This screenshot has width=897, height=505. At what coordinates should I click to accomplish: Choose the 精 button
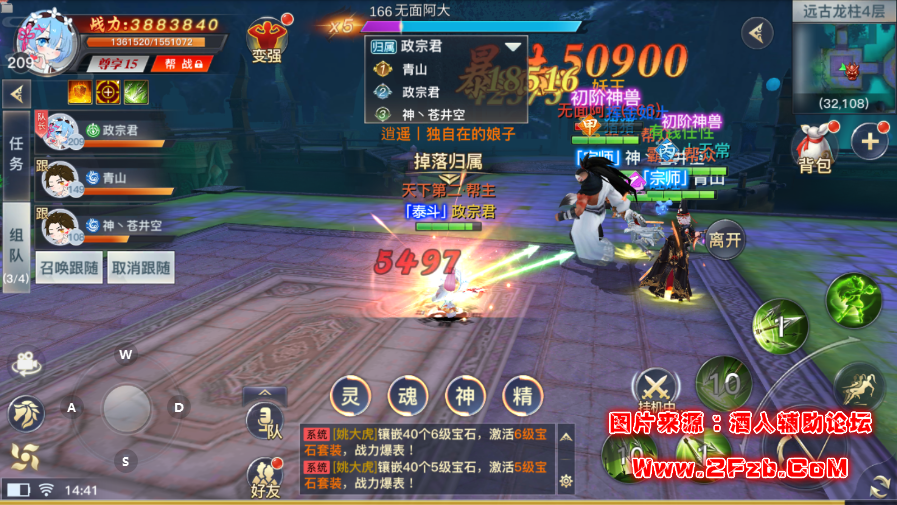click(522, 394)
